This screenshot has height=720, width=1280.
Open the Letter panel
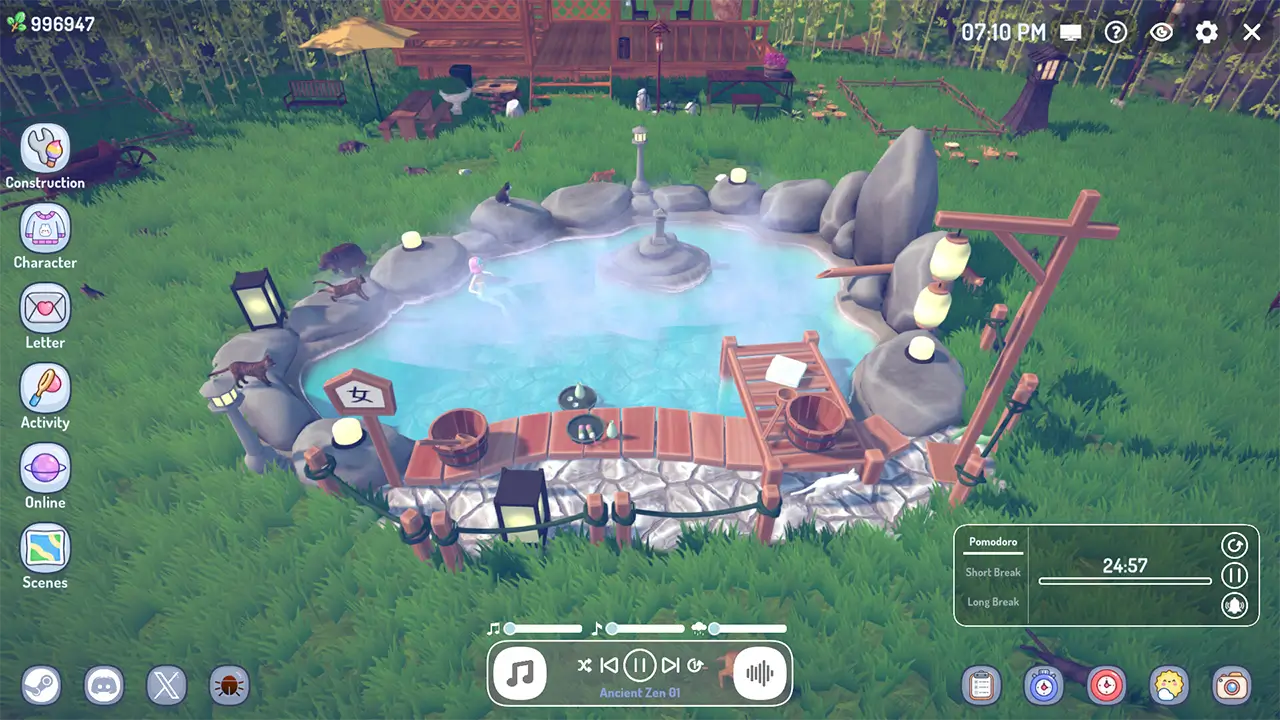[45, 308]
